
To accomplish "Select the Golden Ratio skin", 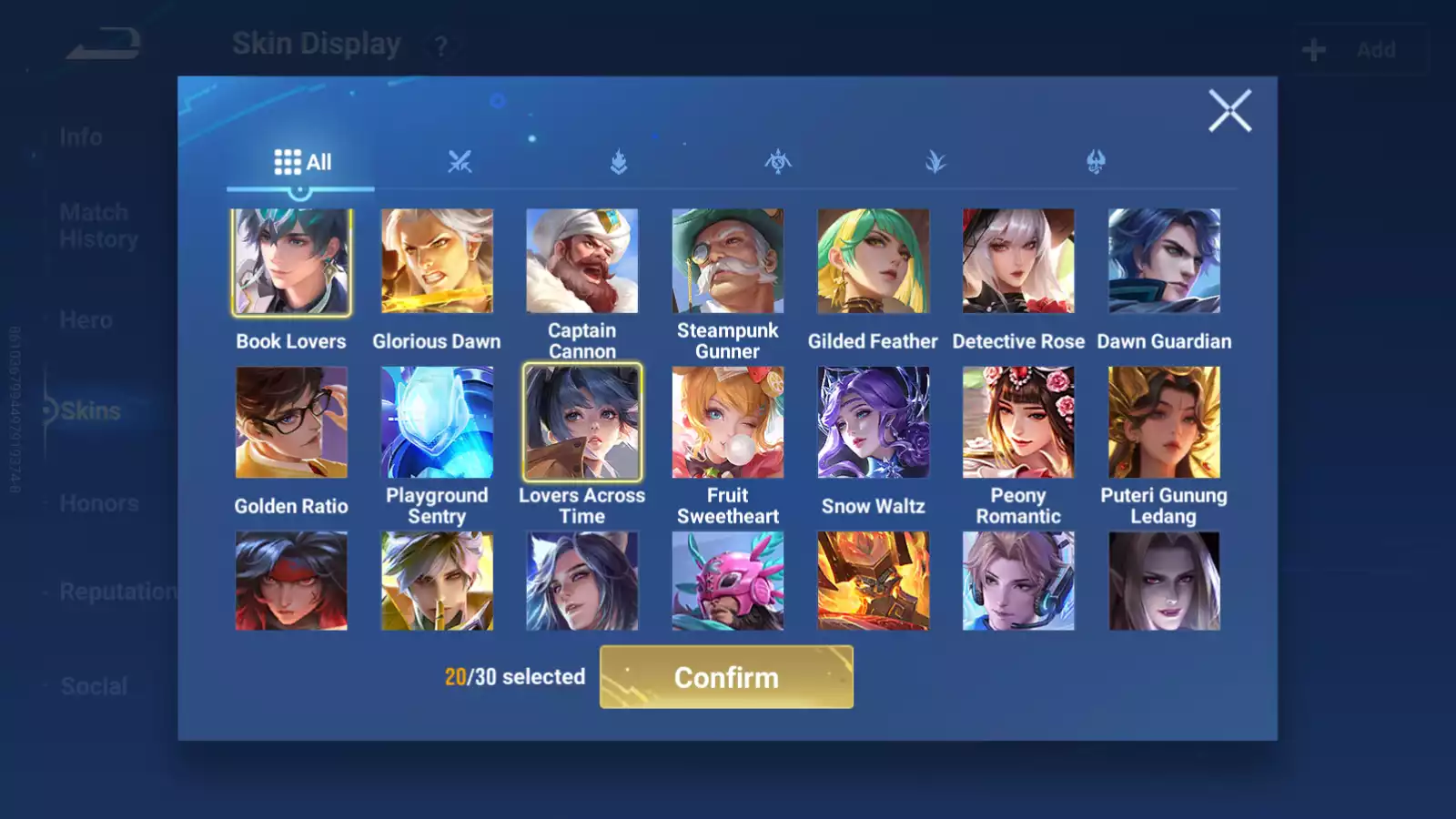I will pyautogui.click(x=291, y=422).
